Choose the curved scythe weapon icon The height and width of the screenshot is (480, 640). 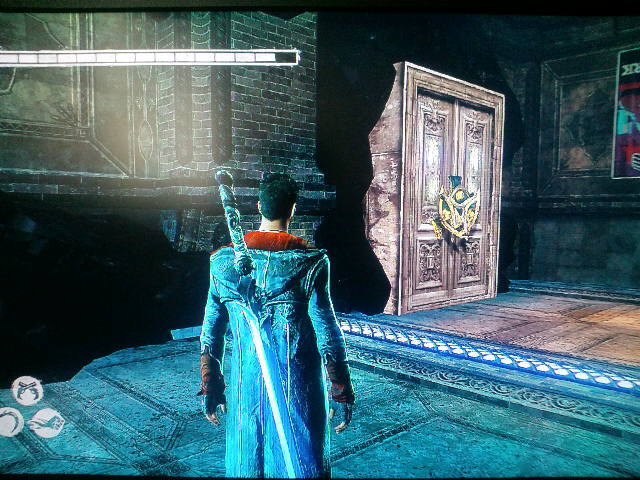pos(10,422)
